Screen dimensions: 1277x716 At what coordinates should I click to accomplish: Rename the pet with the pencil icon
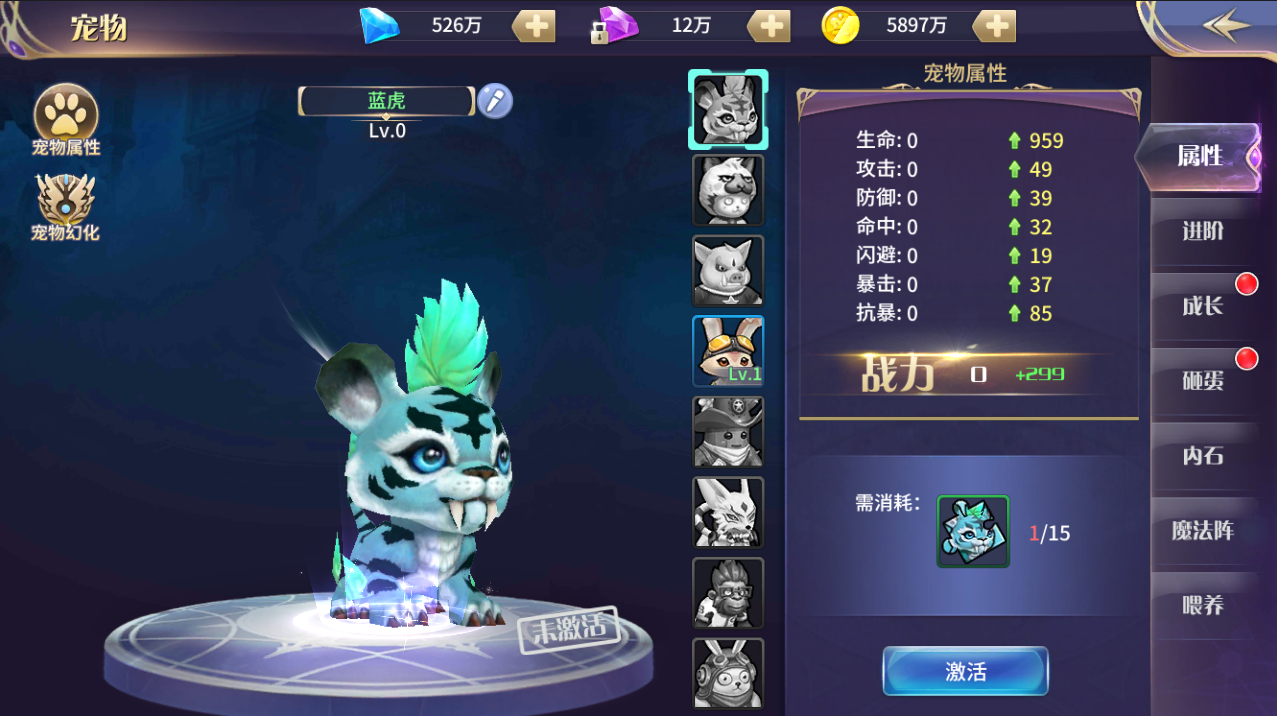(494, 101)
